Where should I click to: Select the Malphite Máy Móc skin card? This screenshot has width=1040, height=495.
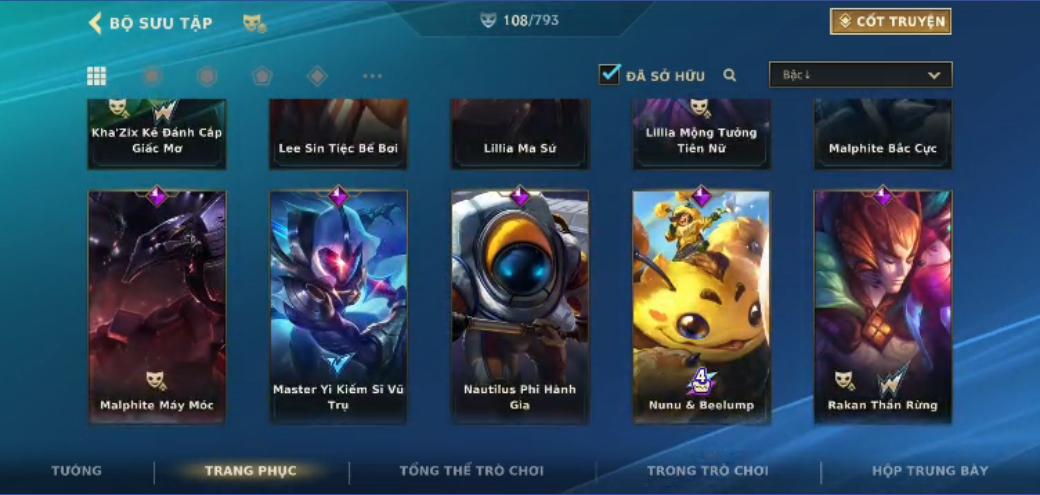pyautogui.click(x=157, y=306)
